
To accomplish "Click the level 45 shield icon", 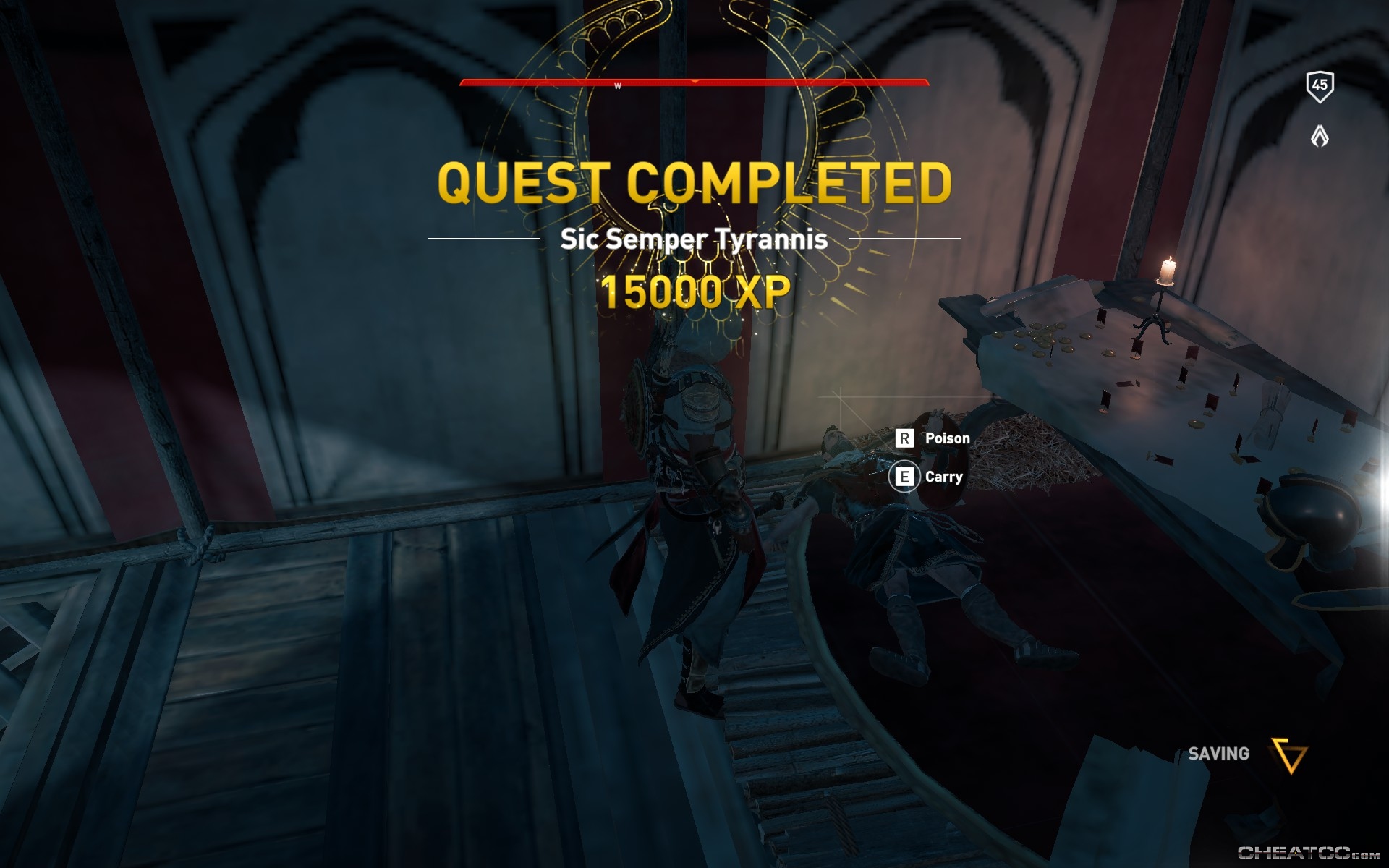I will 1321,87.
